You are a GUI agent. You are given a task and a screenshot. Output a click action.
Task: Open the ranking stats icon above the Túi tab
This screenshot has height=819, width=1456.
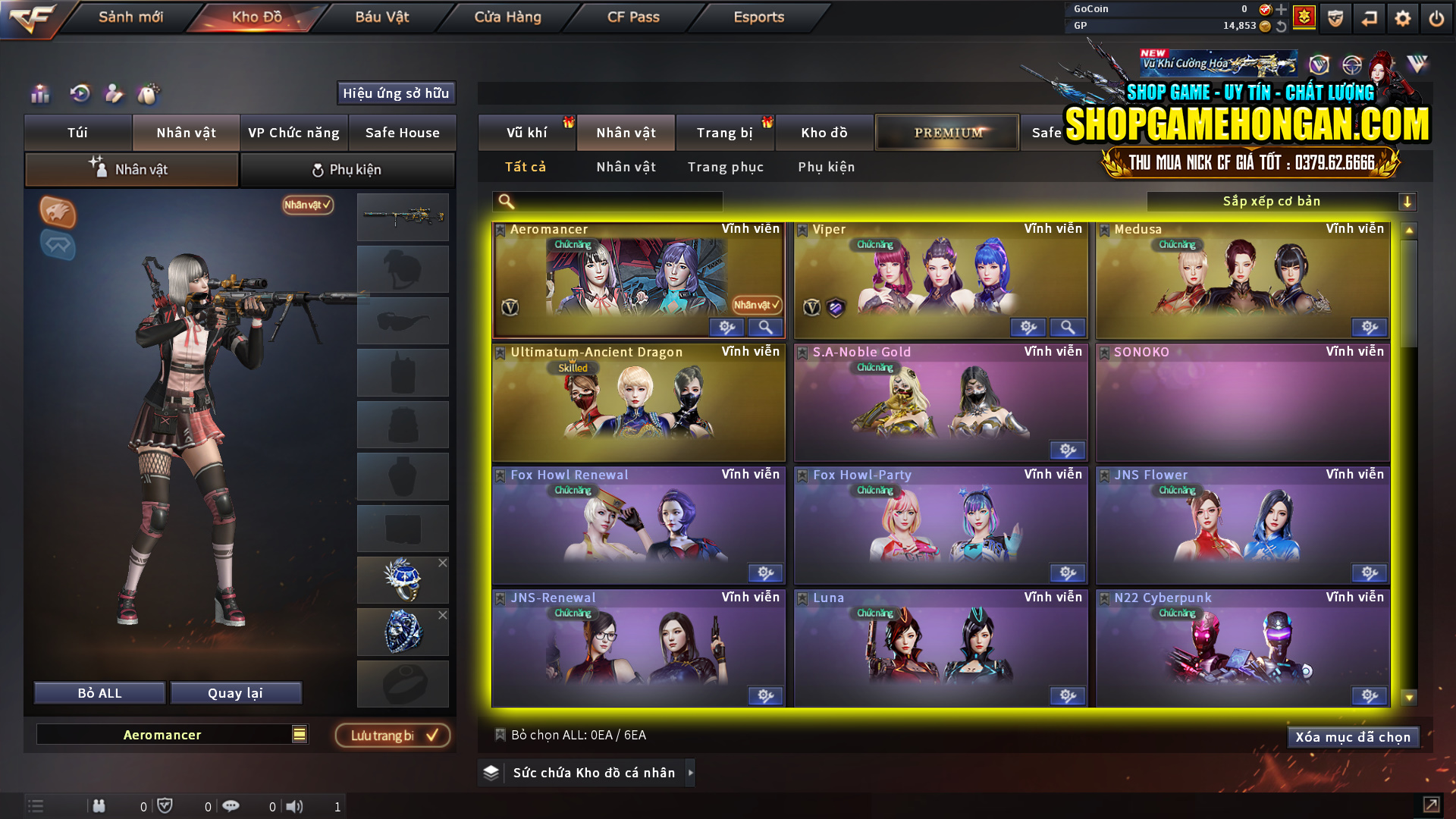tap(39, 94)
